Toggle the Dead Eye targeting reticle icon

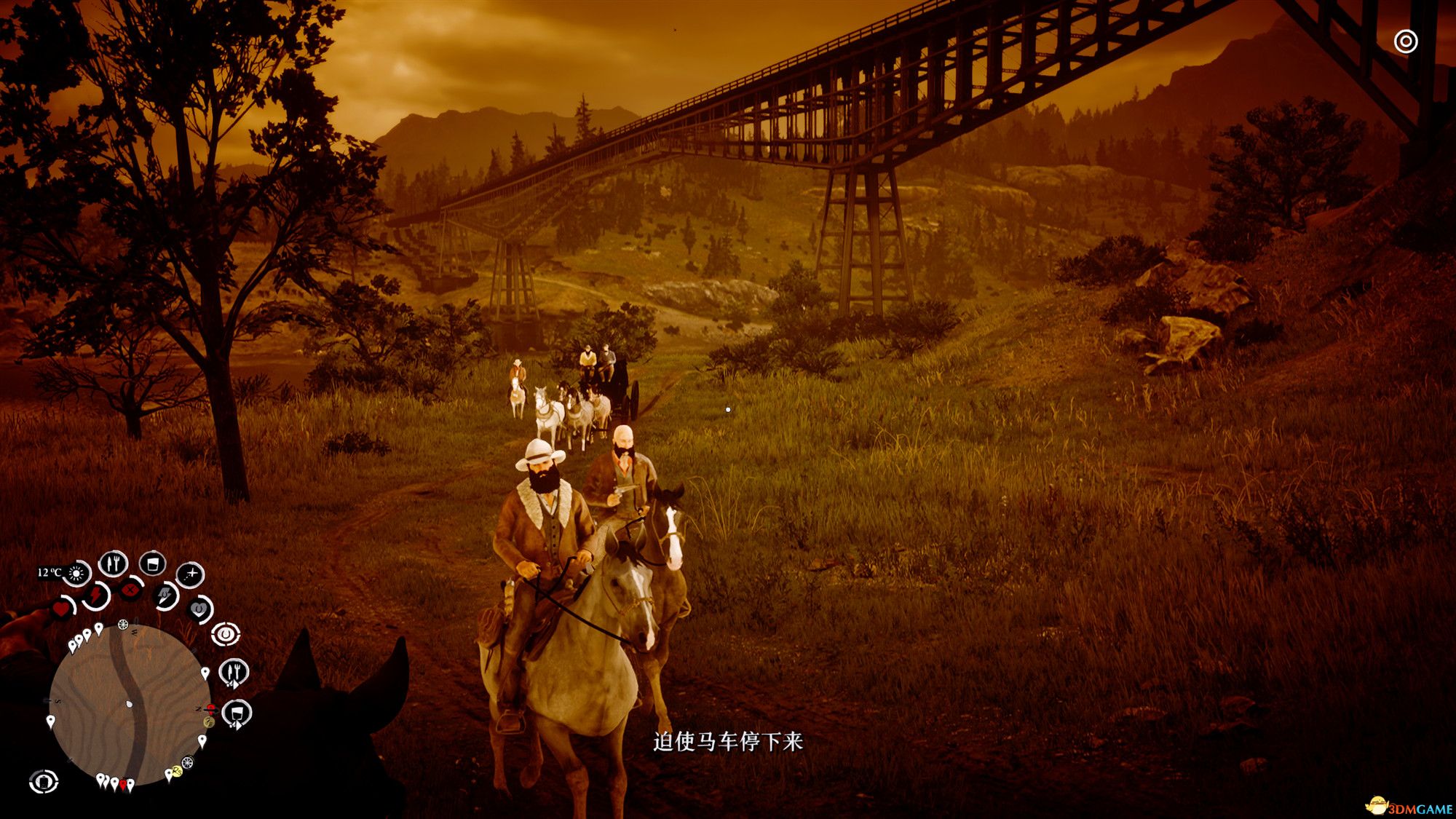pyautogui.click(x=189, y=574)
